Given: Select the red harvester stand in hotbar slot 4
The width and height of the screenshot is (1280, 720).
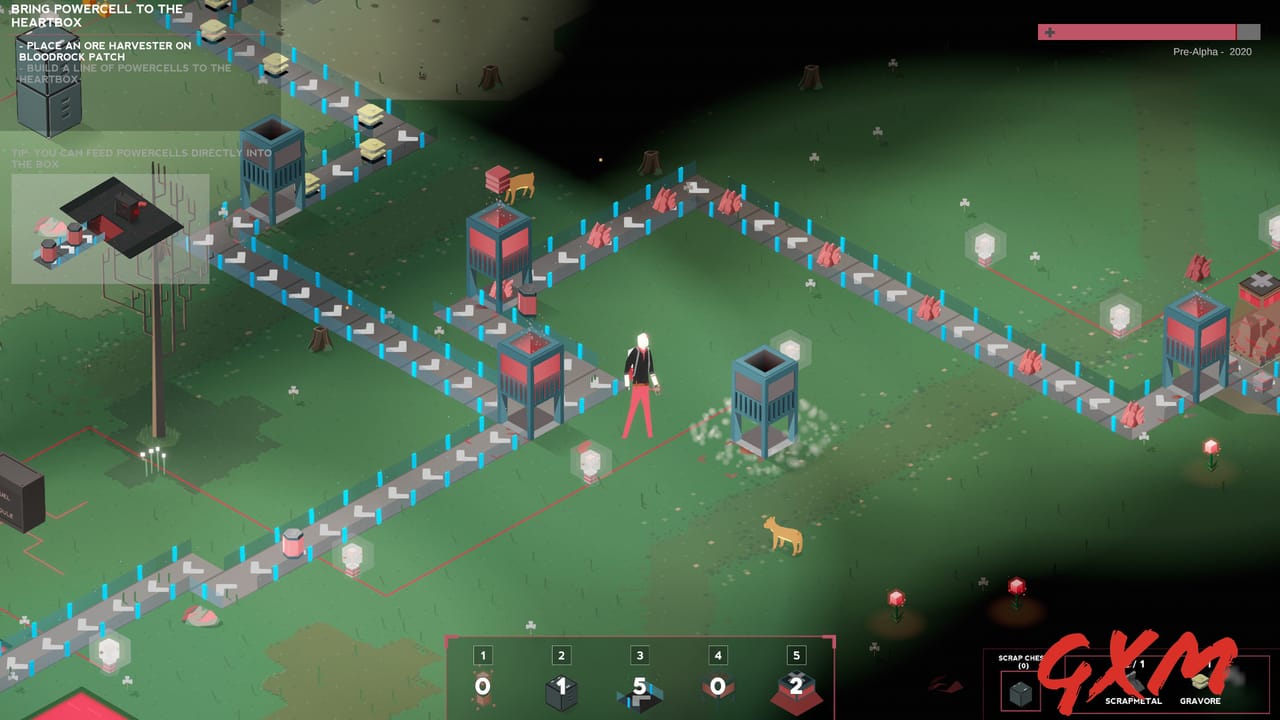Looking at the screenshot, I should tap(717, 687).
